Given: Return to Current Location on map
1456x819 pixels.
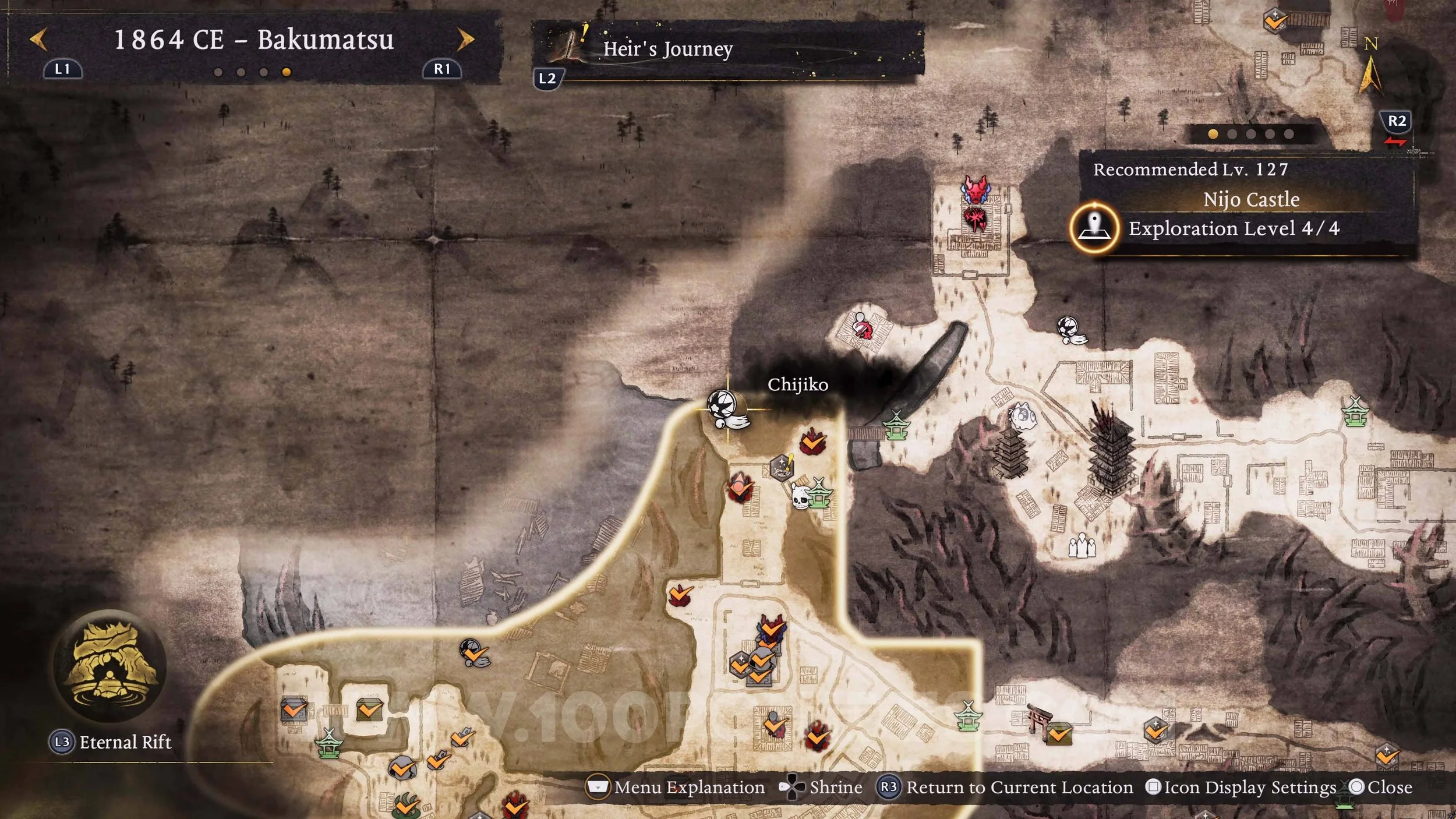Looking at the screenshot, I should (1006, 787).
